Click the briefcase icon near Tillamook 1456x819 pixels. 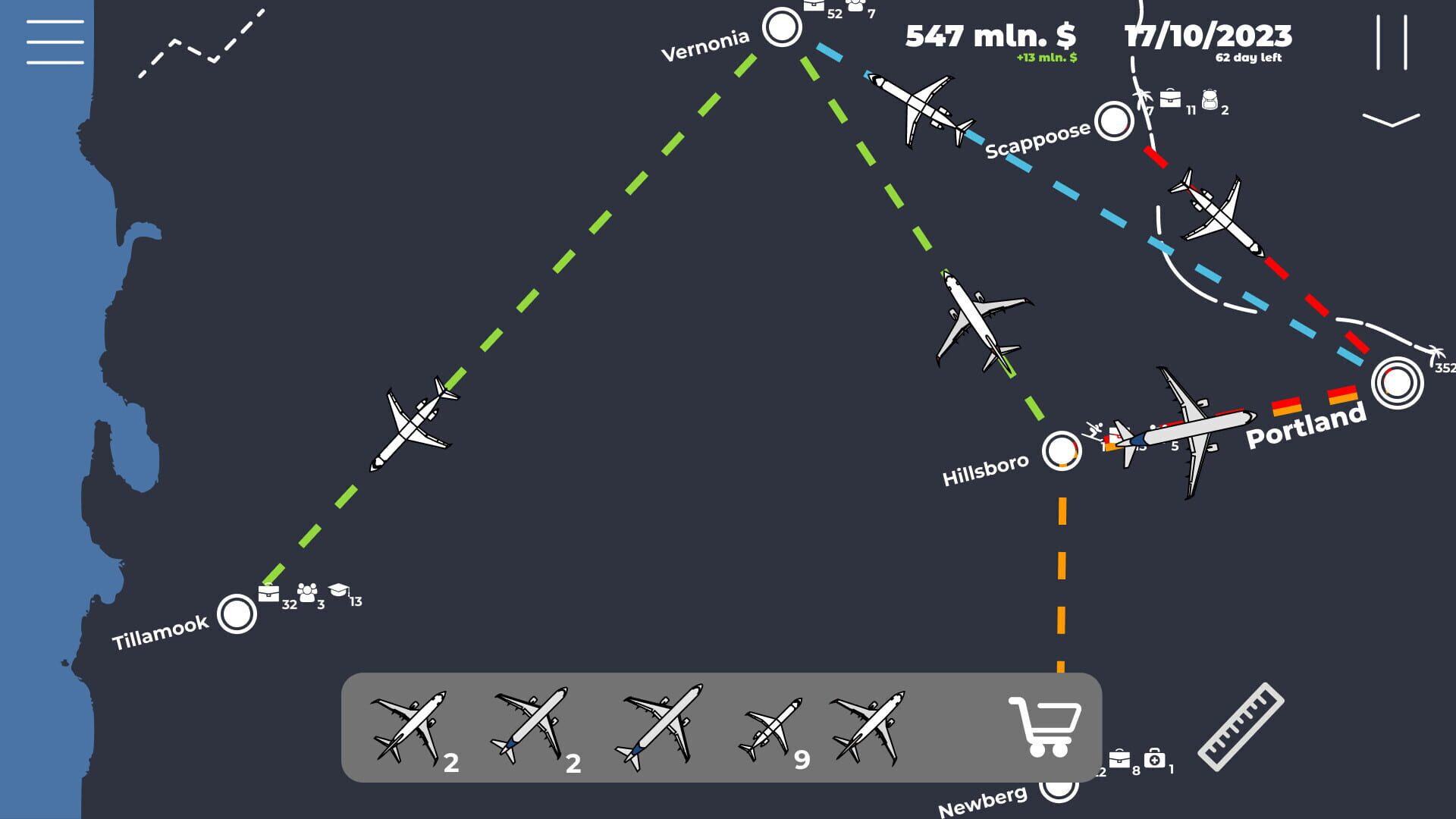(x=270, y=594)
